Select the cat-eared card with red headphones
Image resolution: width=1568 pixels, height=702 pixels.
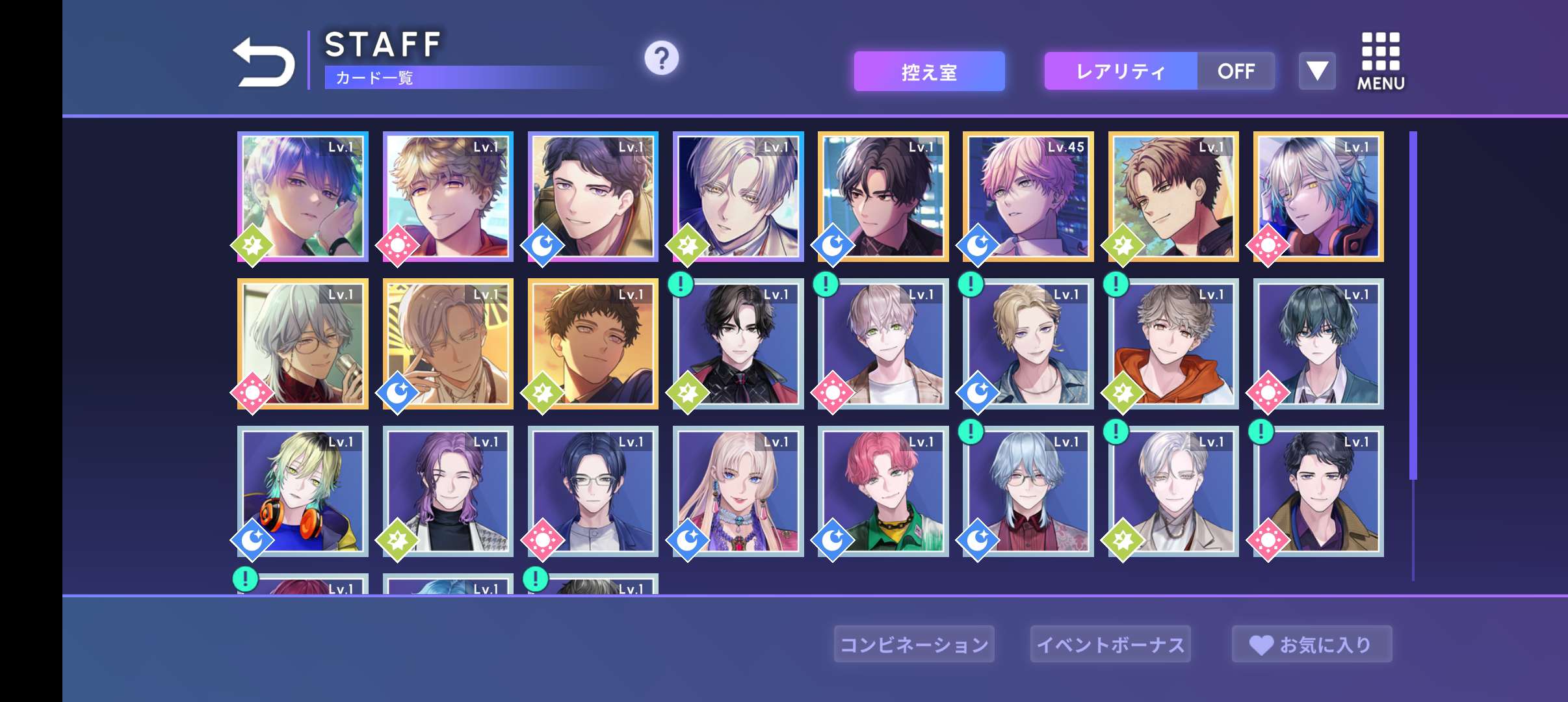pyautogui.click(x=1318, y=197)
